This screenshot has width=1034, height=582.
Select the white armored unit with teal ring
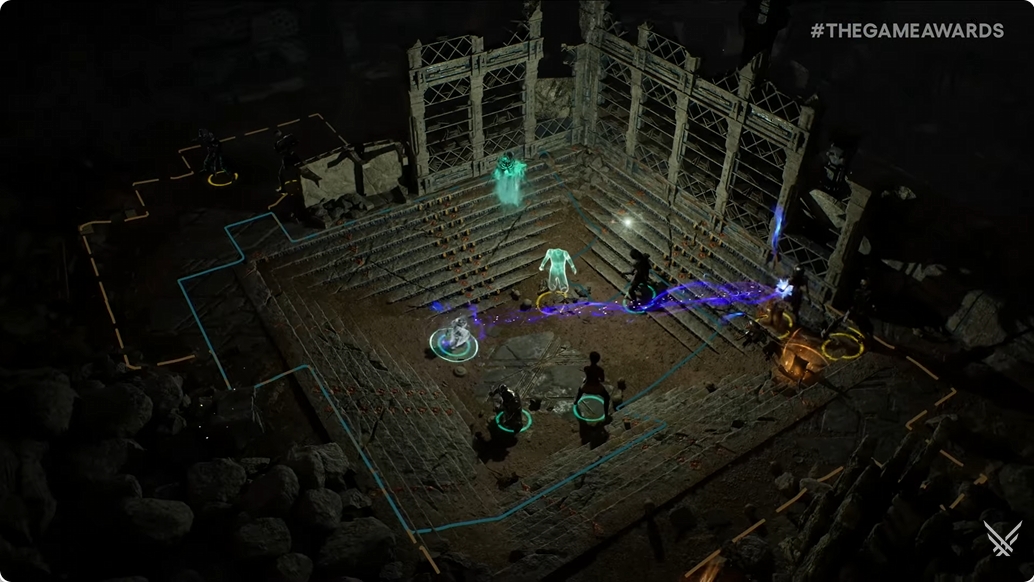click(457, 334)
